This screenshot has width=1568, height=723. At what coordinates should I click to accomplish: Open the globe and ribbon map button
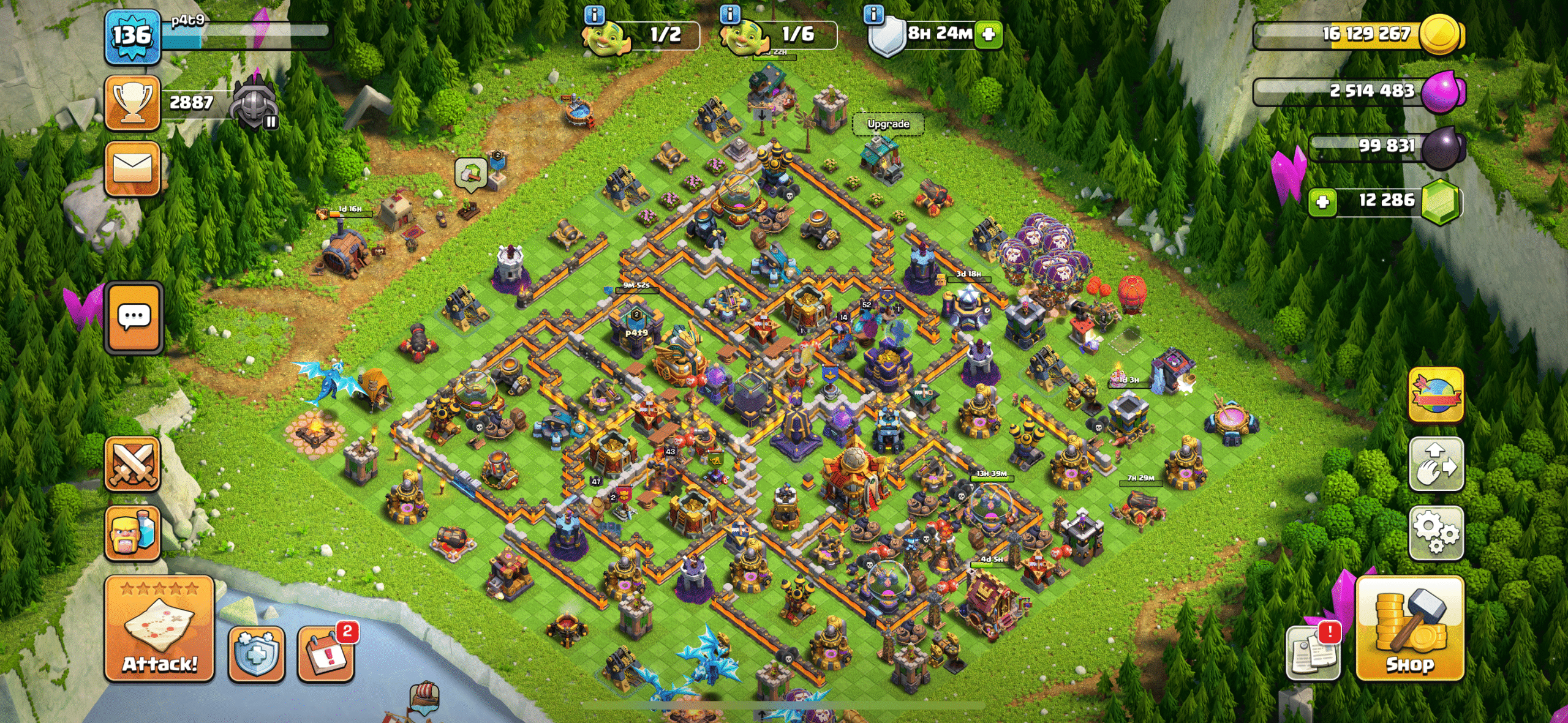(1436, 395)
